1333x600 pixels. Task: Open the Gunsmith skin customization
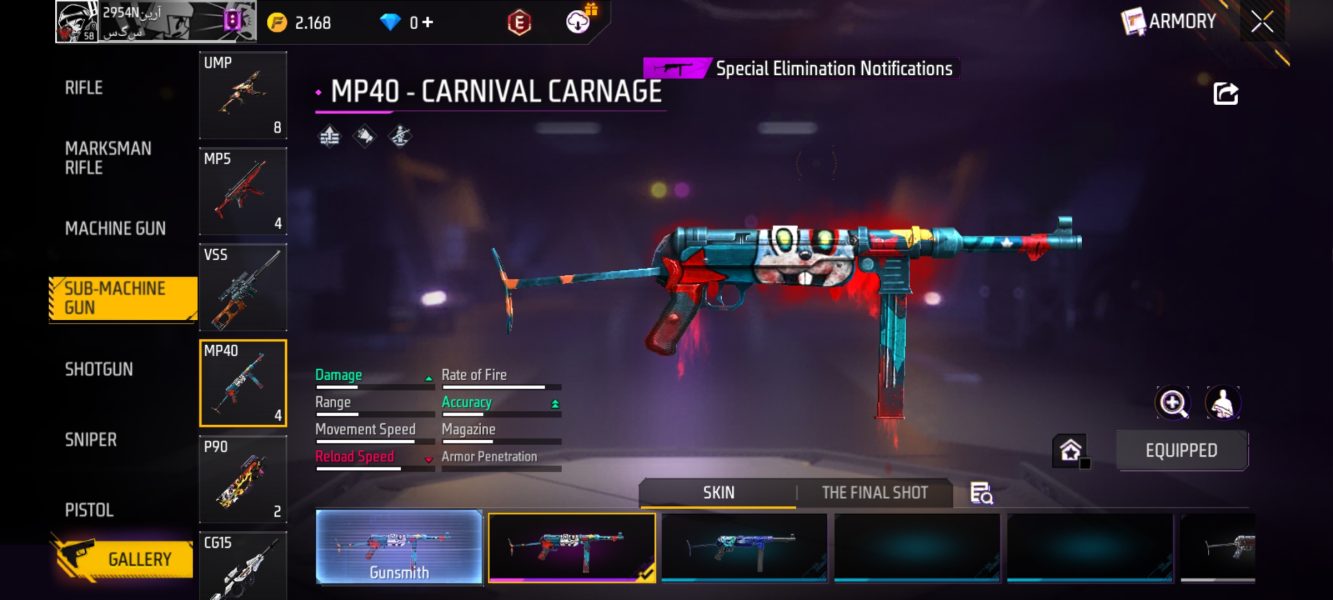coord(399,547)
